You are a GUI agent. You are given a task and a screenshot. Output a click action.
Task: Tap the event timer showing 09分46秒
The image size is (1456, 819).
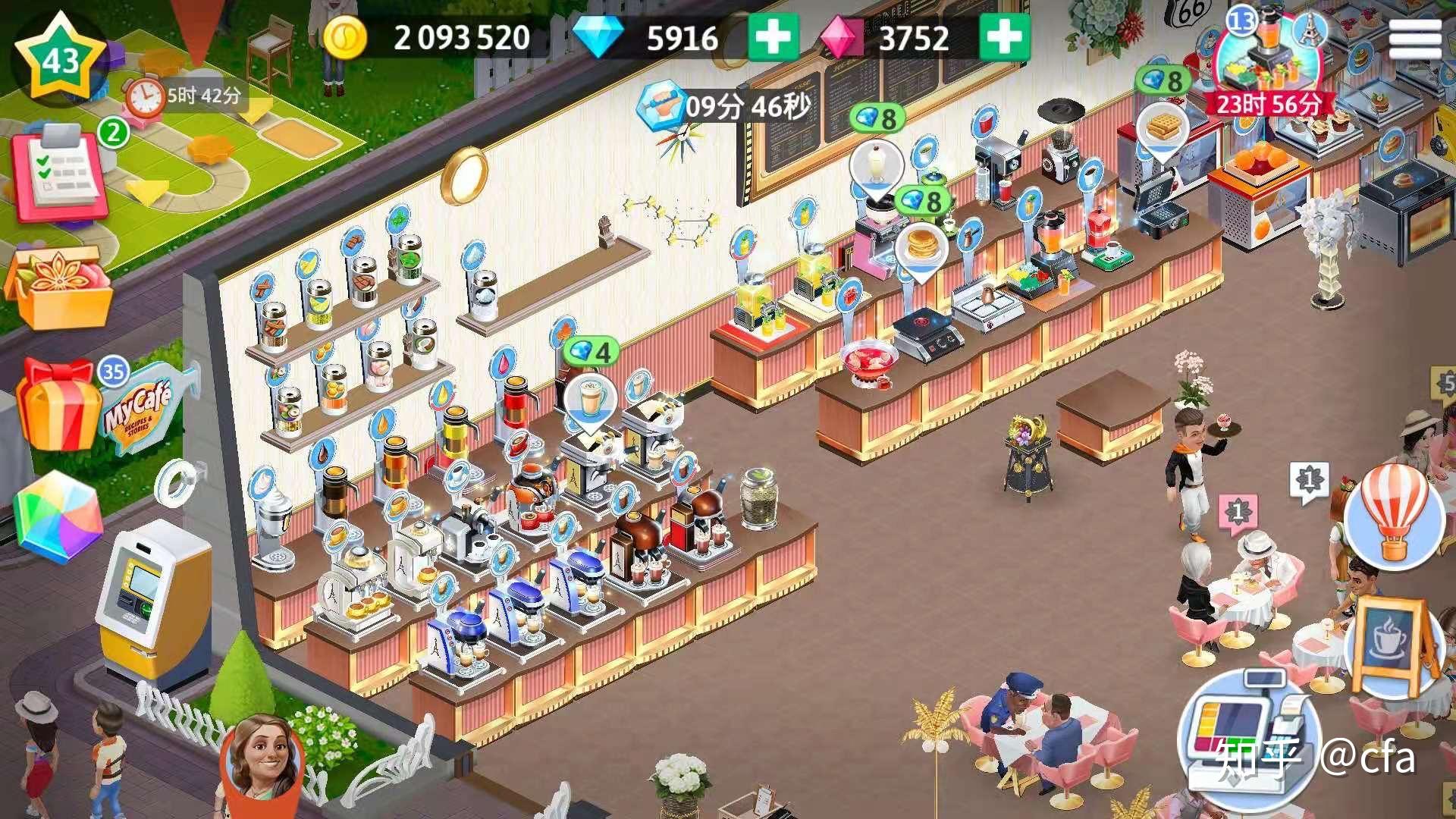tap(720, 106)
